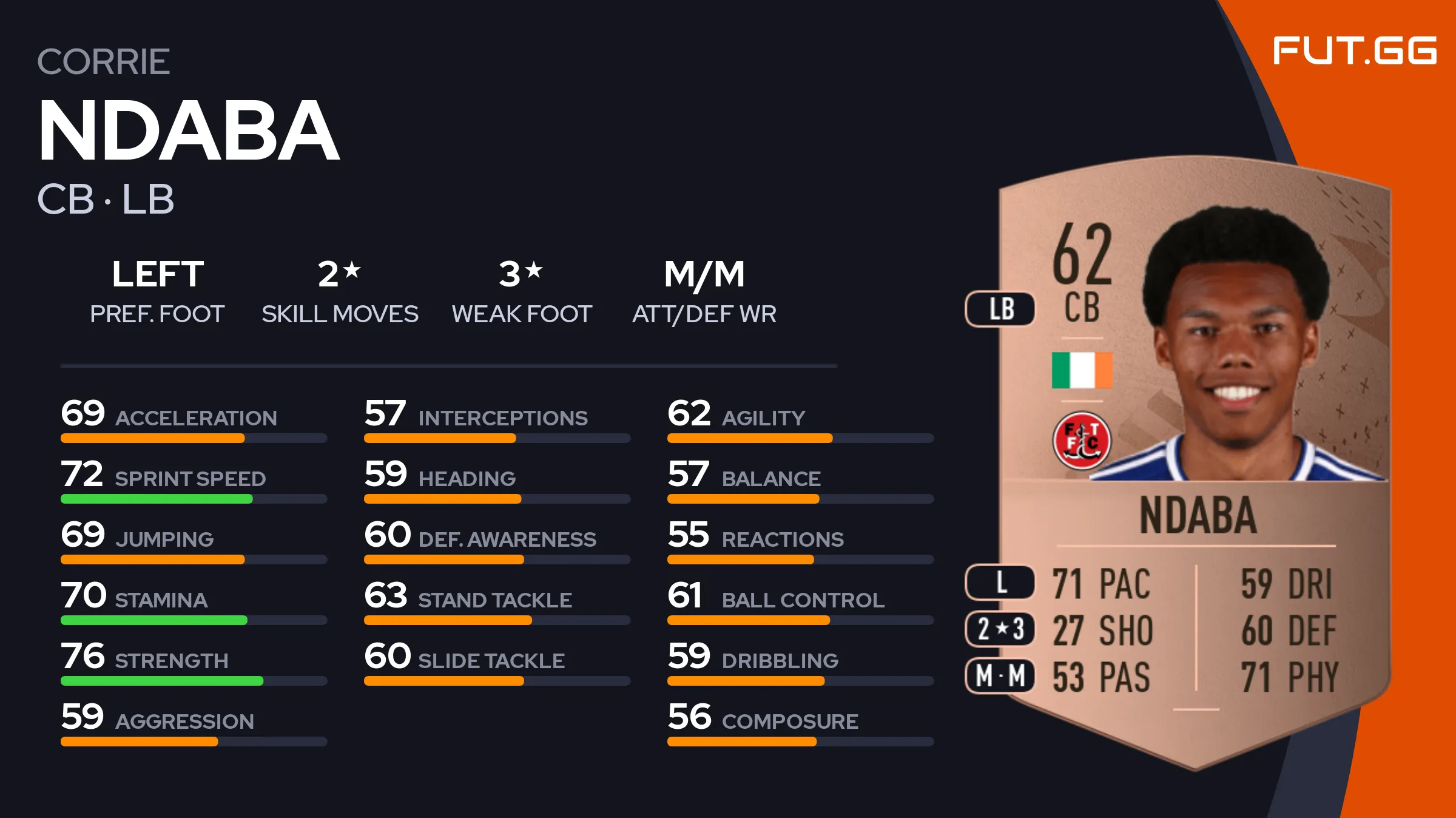Select the Ndaba player card
This screenshot has height=818, width=1456.
click(1194, 461)
